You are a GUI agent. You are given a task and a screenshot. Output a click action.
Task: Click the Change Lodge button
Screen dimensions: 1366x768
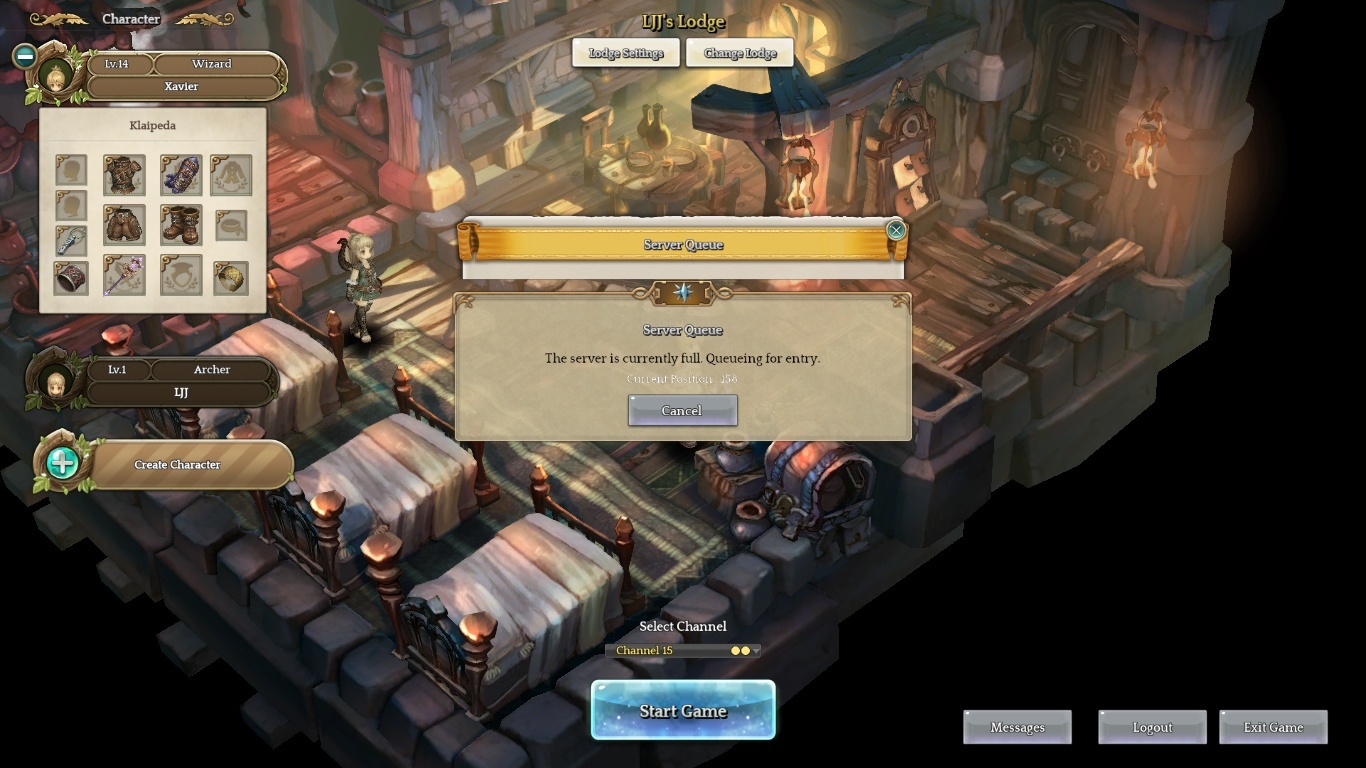click(740, 53)
